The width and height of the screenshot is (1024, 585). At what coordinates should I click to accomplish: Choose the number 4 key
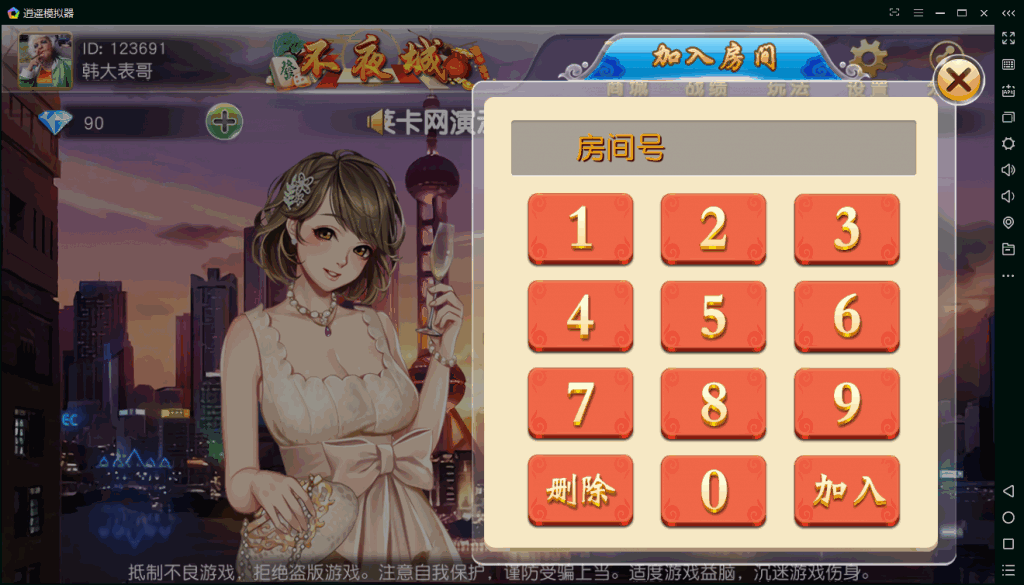tap(580, 316)
